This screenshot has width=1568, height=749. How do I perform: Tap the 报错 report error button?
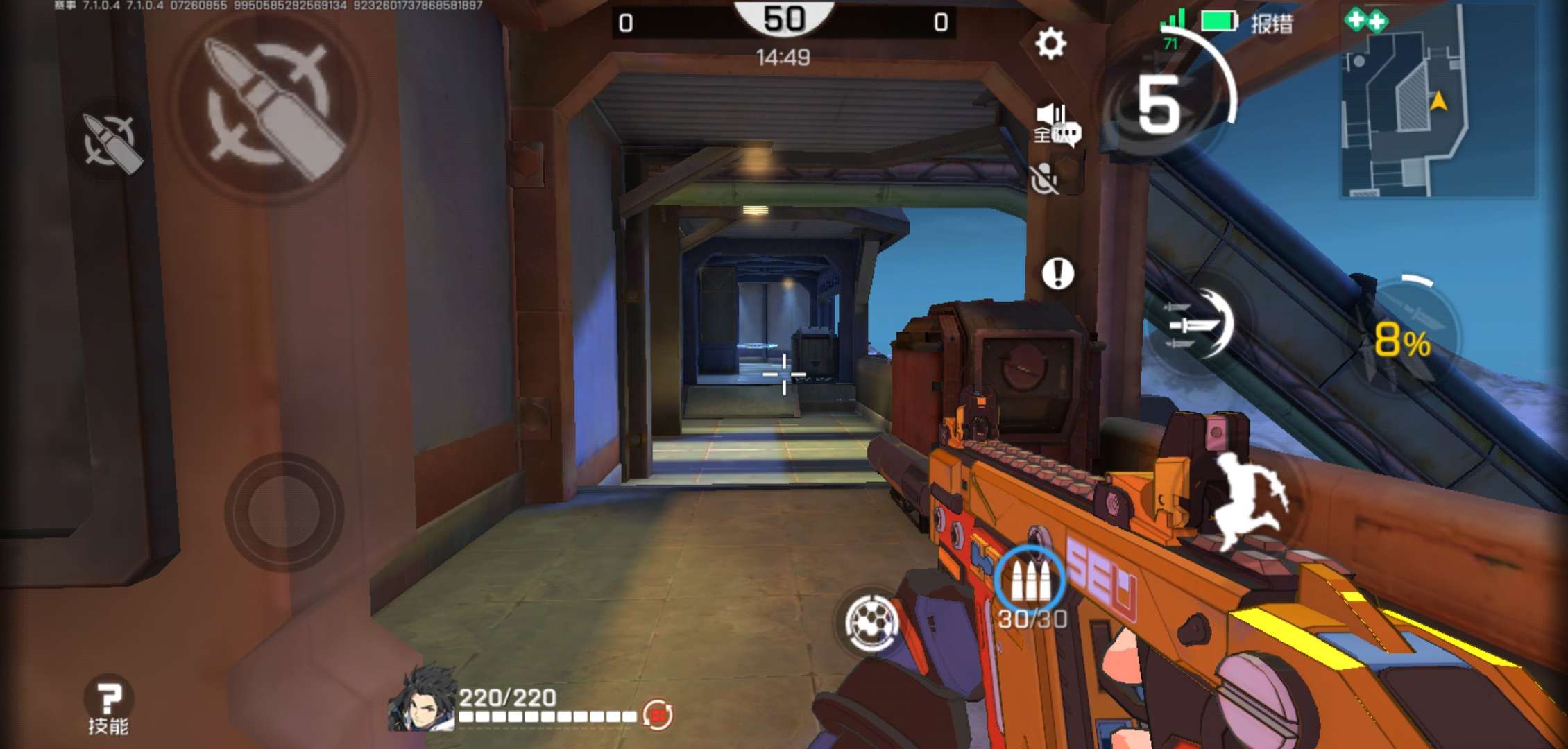pos(1272,24)
